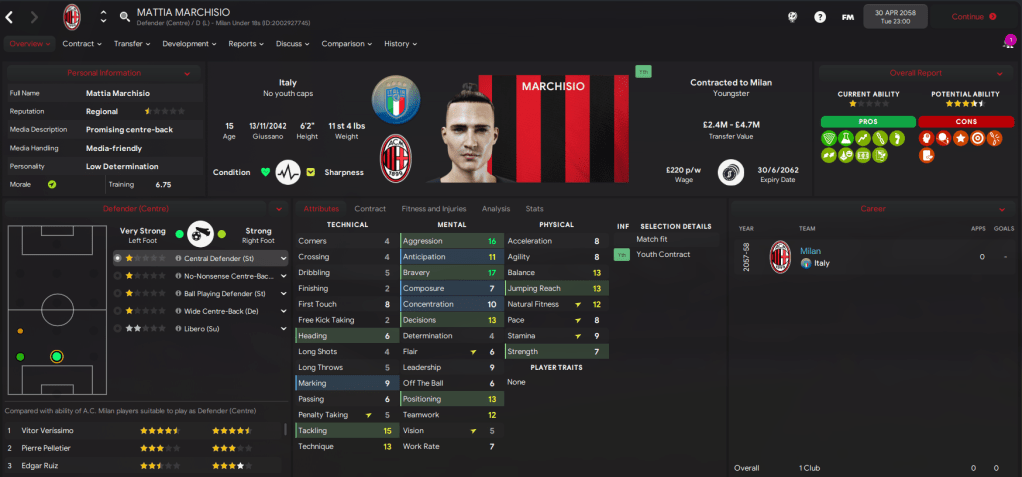Go back to the previous screen

click(x=10, y=17)
